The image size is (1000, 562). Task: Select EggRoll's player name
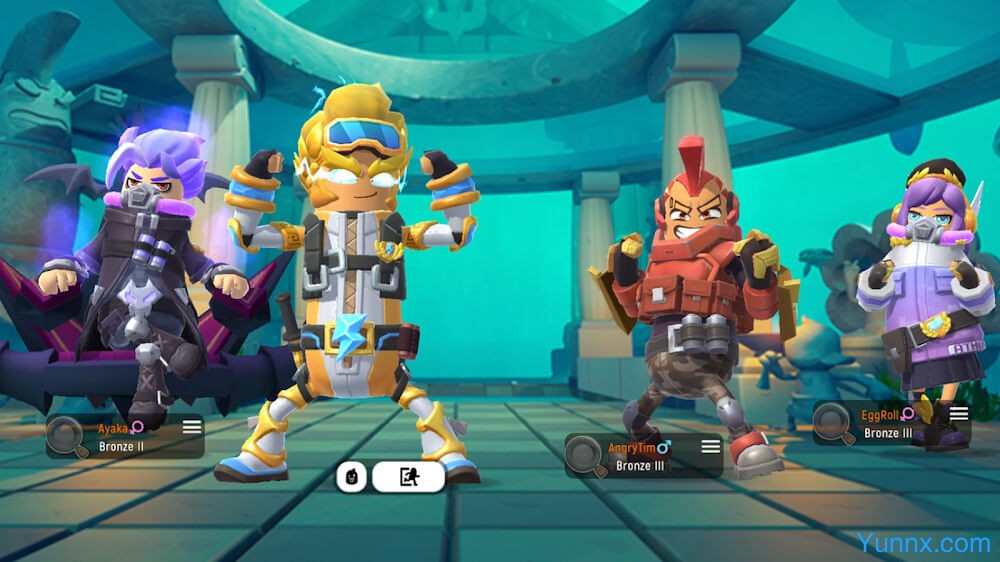click(x=882, y=415)
